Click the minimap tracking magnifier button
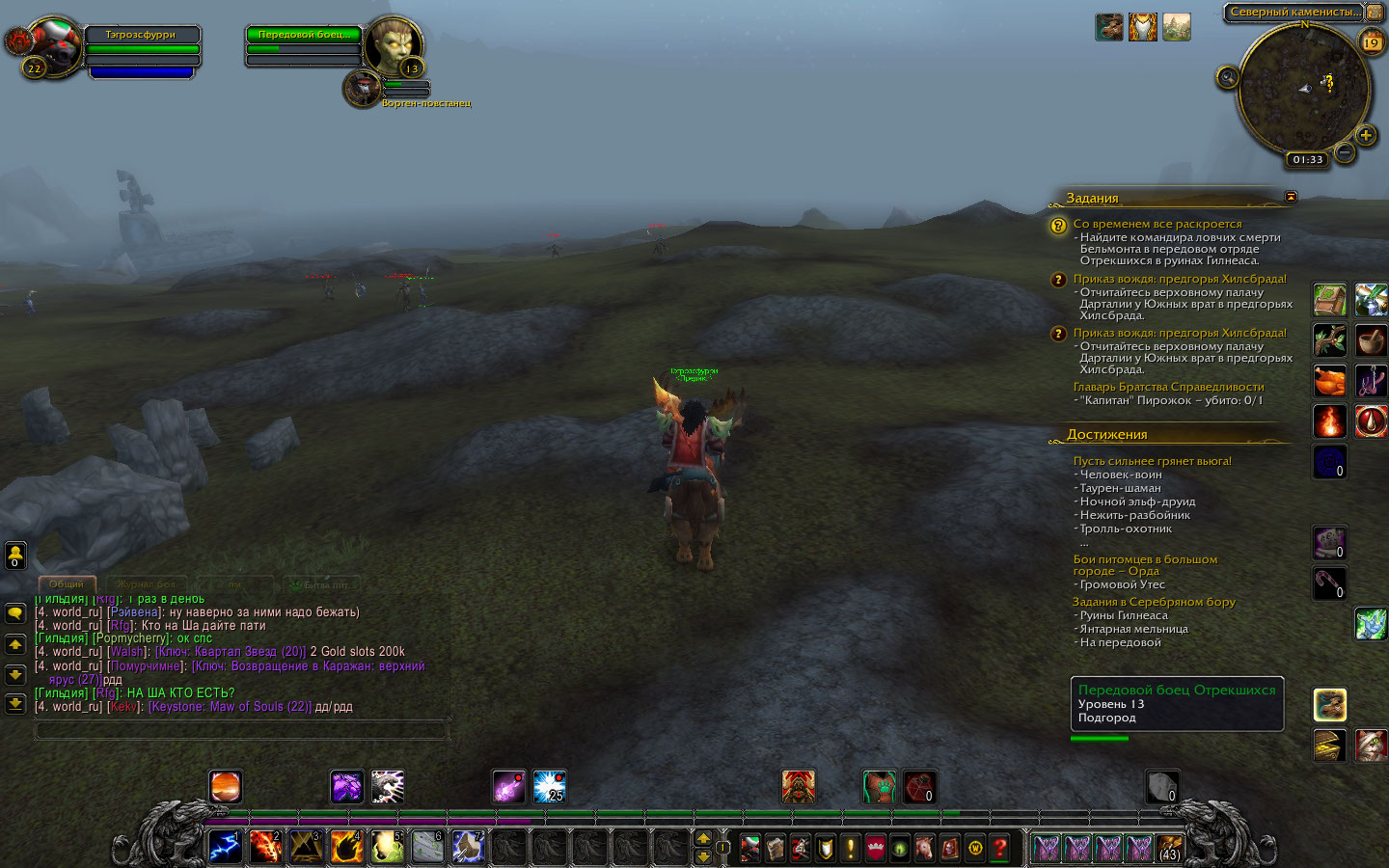The width and height of the screenshot is (1389, 868). [x=1227, y=77]
